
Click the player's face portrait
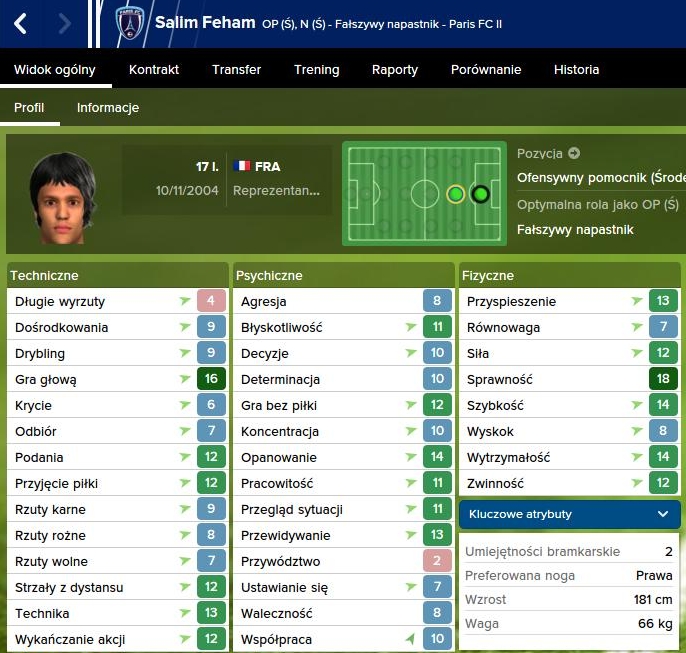click(x=62, y=195)
